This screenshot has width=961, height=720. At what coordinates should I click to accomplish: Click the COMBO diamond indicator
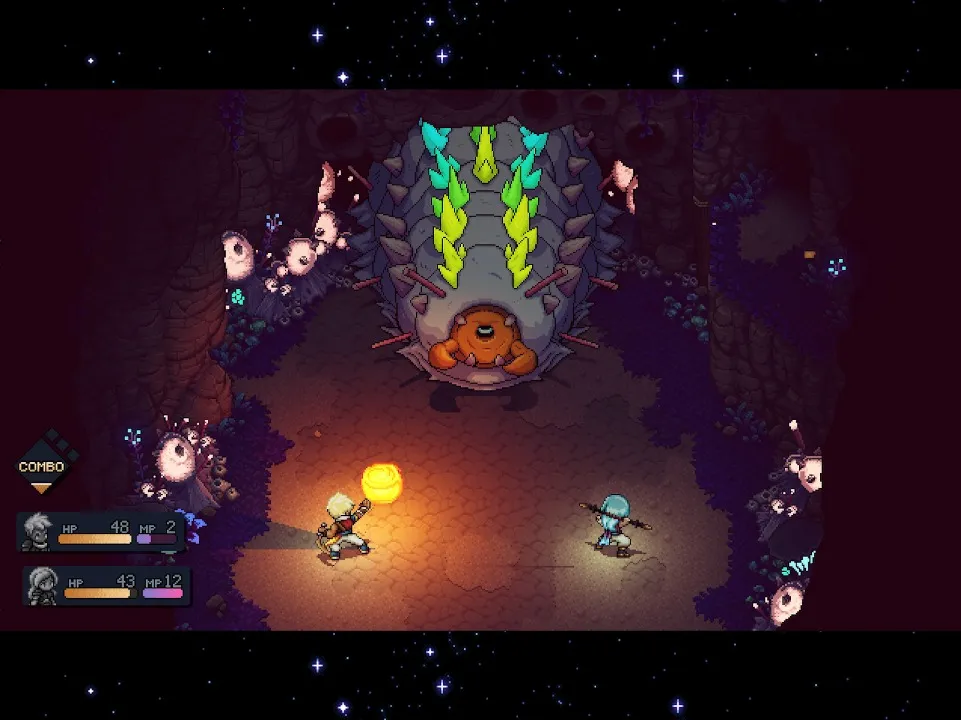click(x=41, y=466)
